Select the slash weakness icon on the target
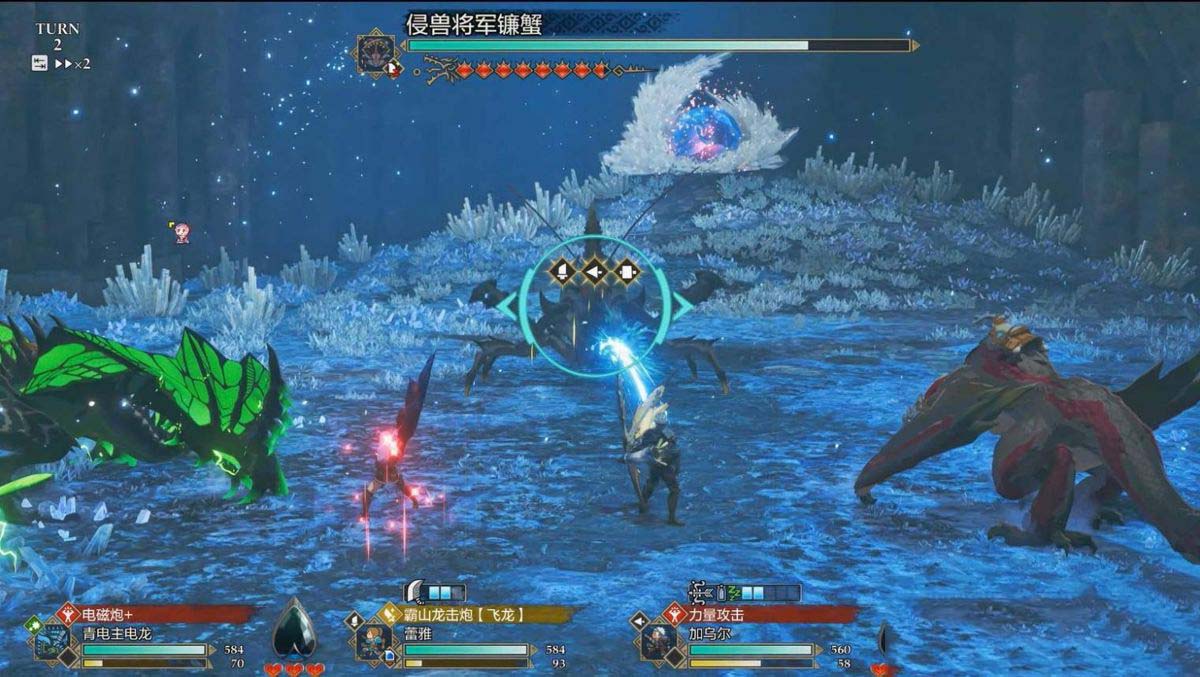Image resolution: width=1200 pixels, height=677 pixels. click(562, 270)
